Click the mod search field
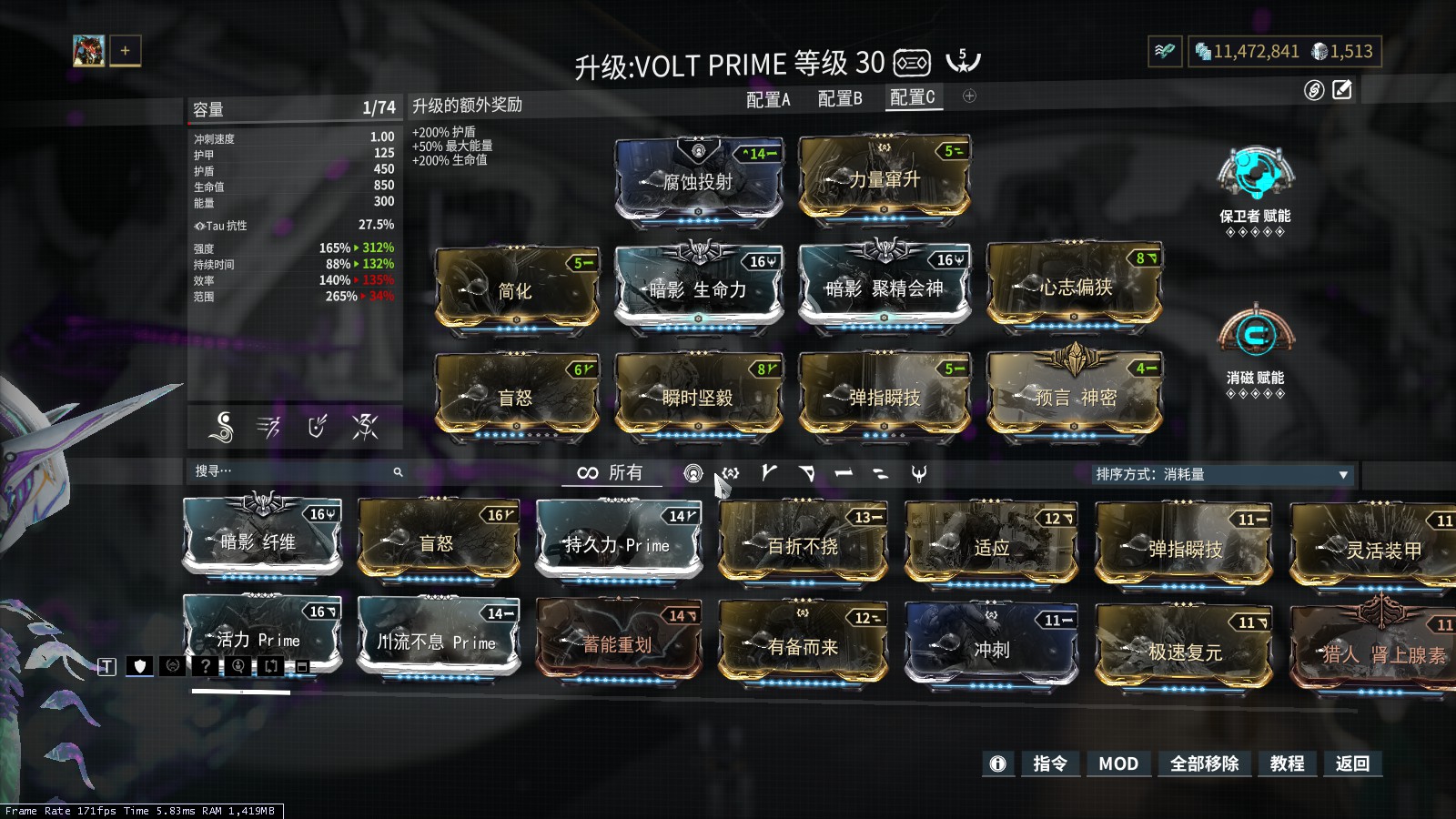This screenshot has height=819, width=1456. point(291,471)
